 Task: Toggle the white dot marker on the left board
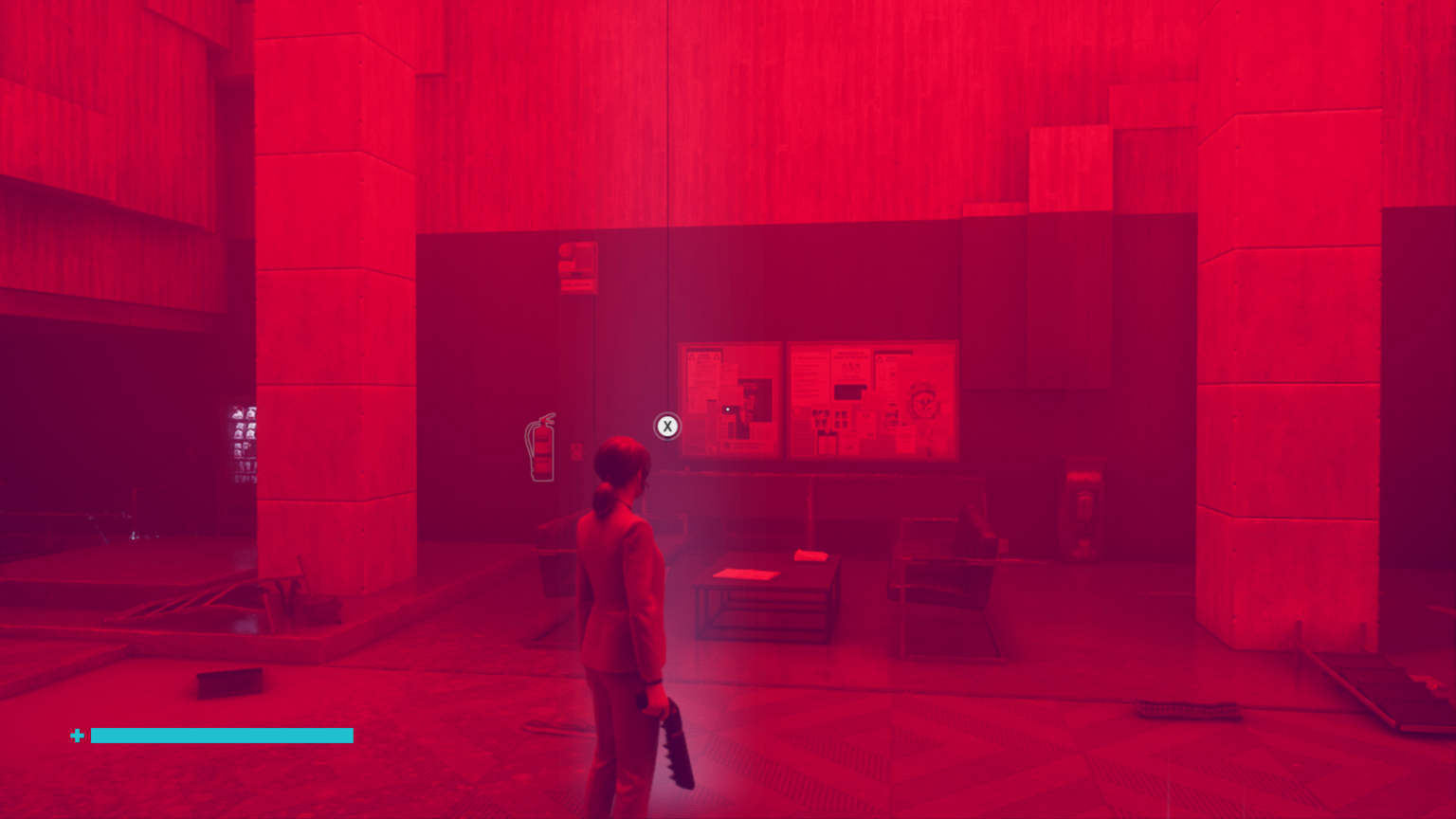tap(727, 409)
